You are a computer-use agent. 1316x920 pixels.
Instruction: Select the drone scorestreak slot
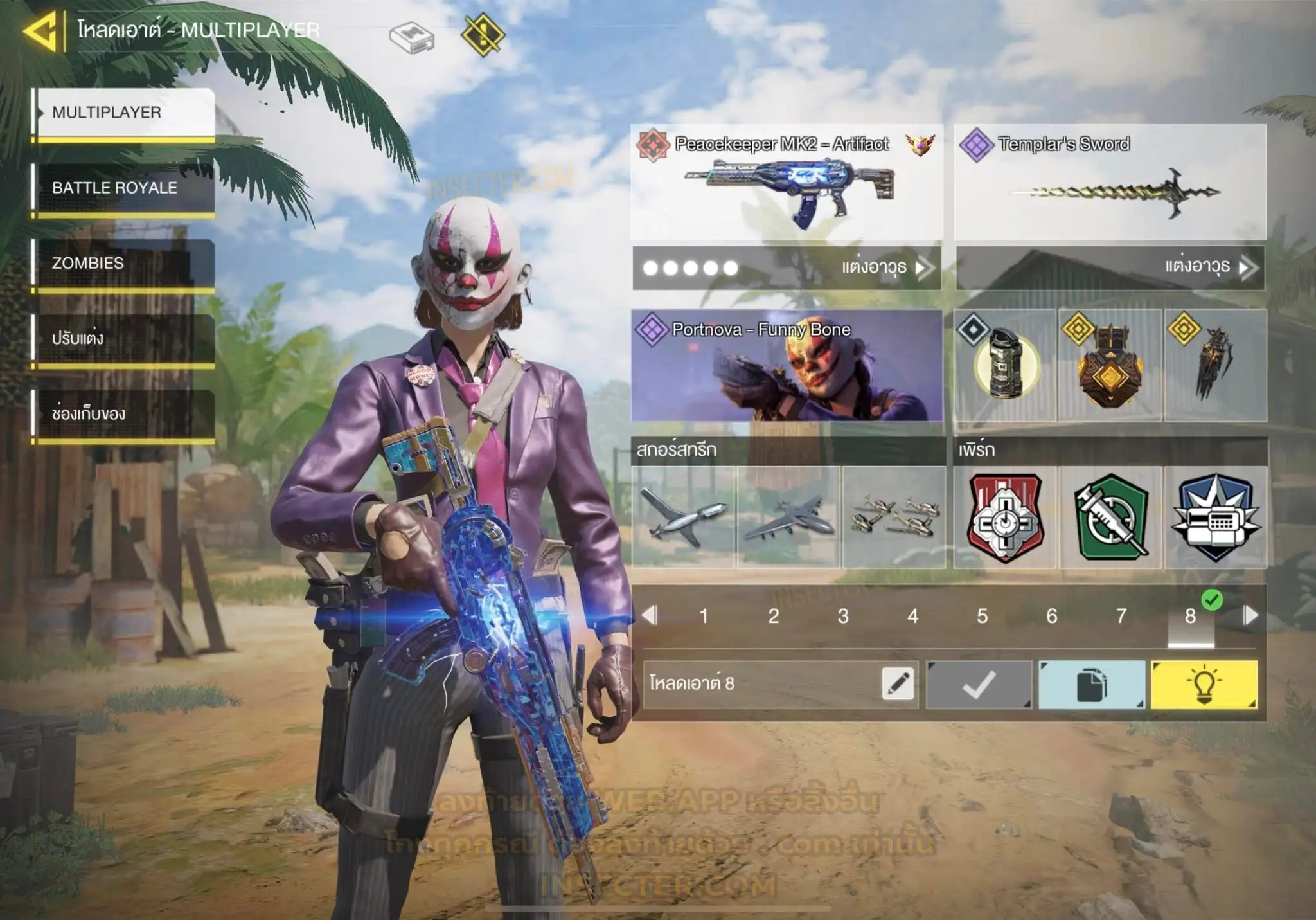click(x=683, y=518)
